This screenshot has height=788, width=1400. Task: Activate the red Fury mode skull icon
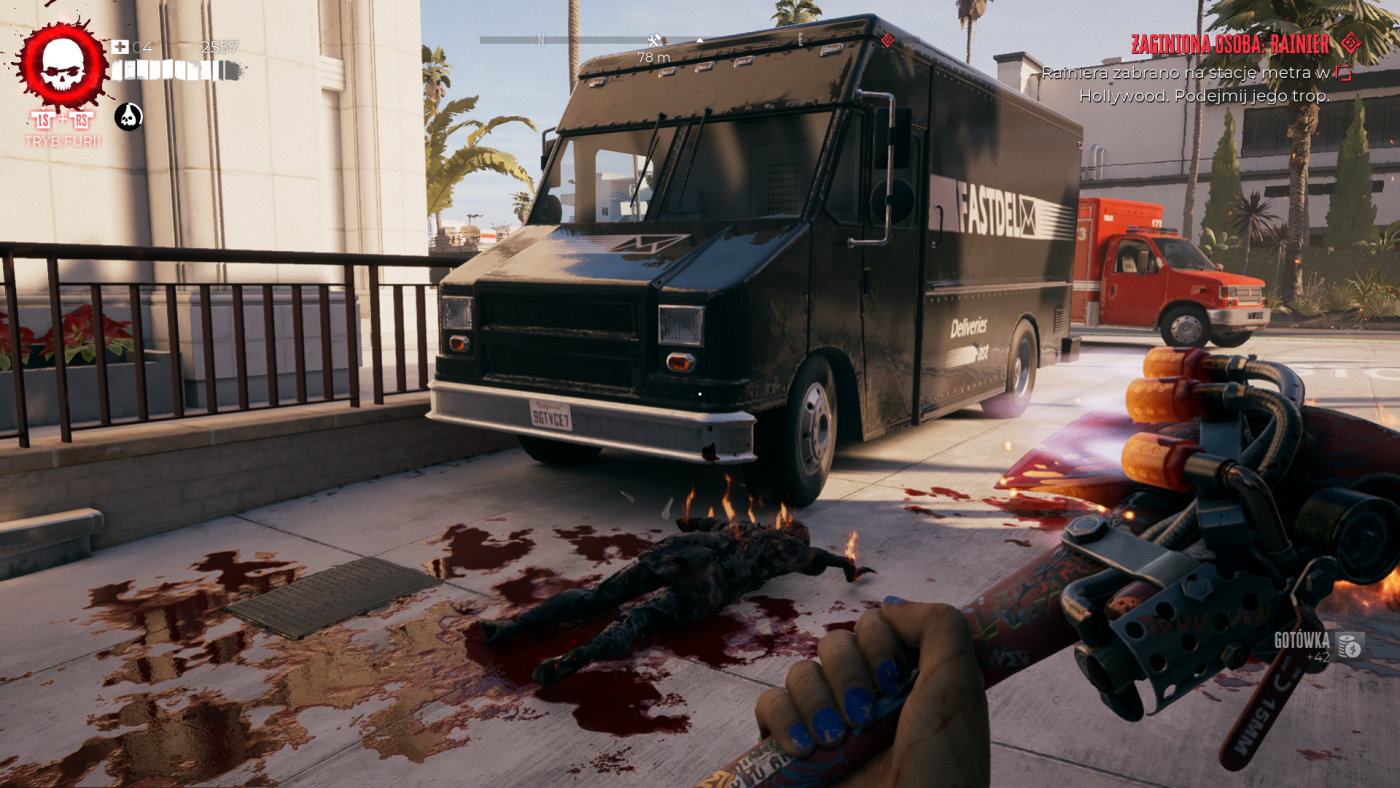[x=62, y=66]
